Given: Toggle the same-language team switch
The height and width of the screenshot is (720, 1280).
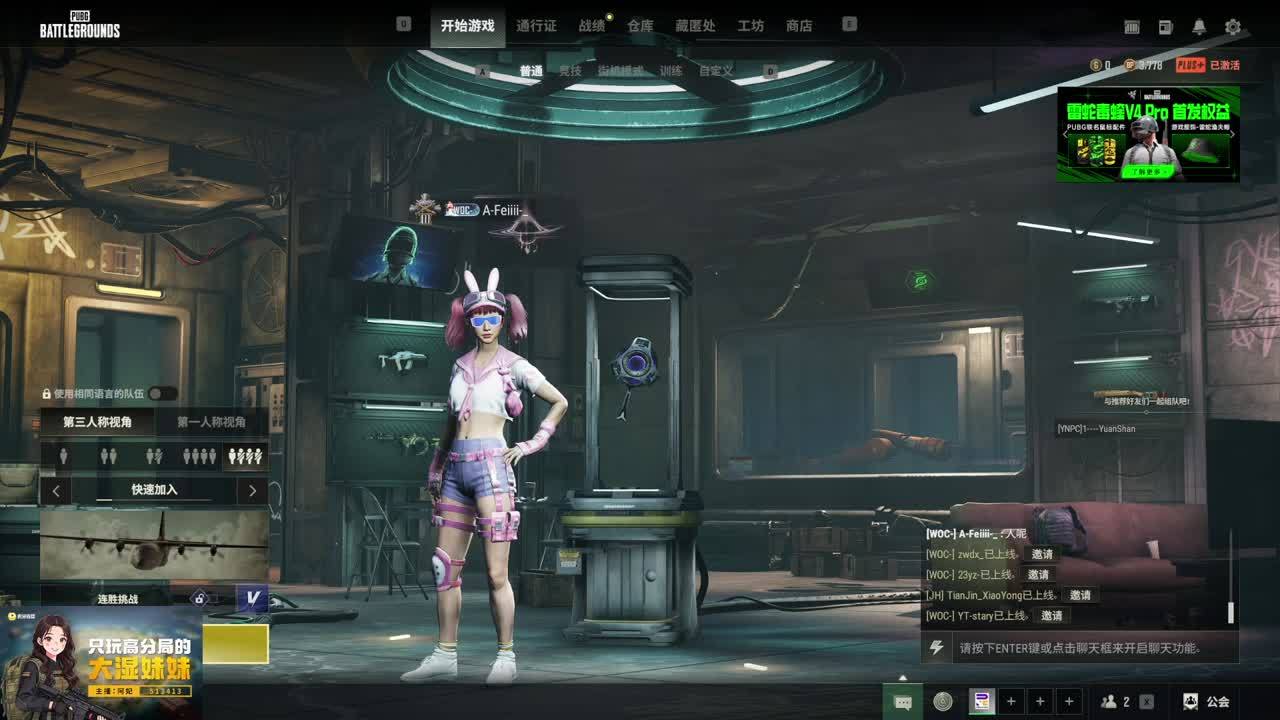Looking at the screenshot, I should pos(162,394).
